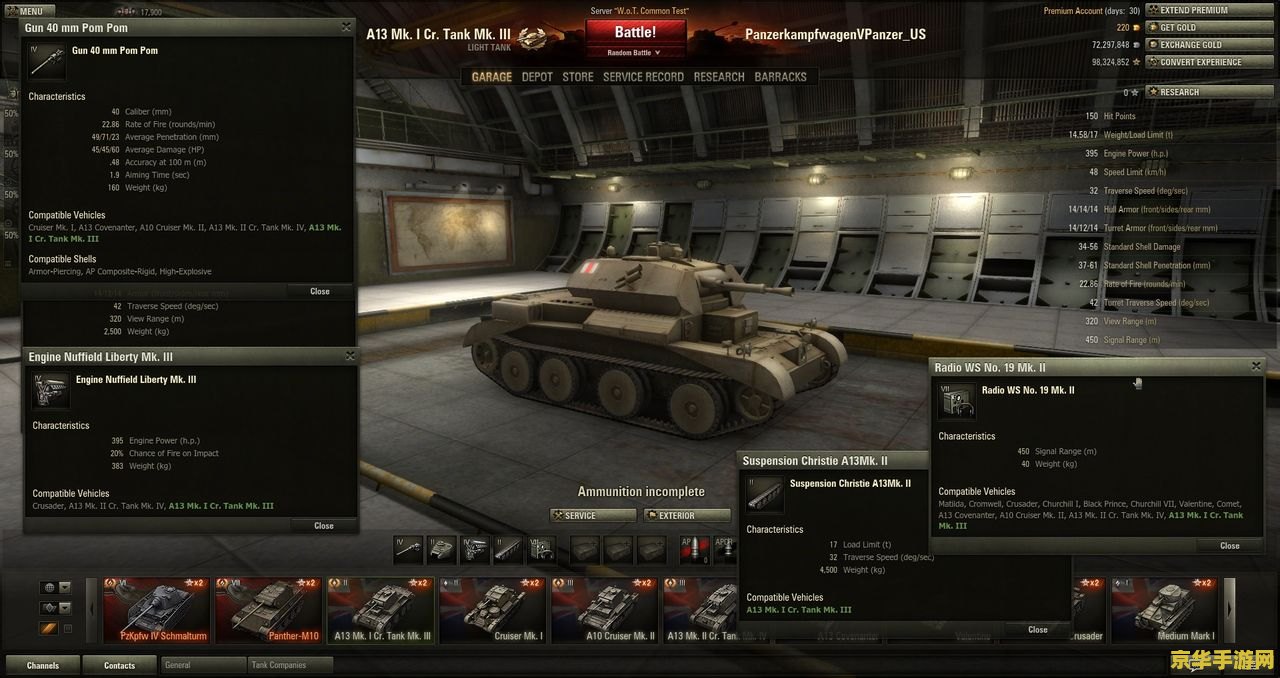The width and height of the screenshot is (1280, 678).
Task: Go to the STORE tab
Action: point(577,77)
